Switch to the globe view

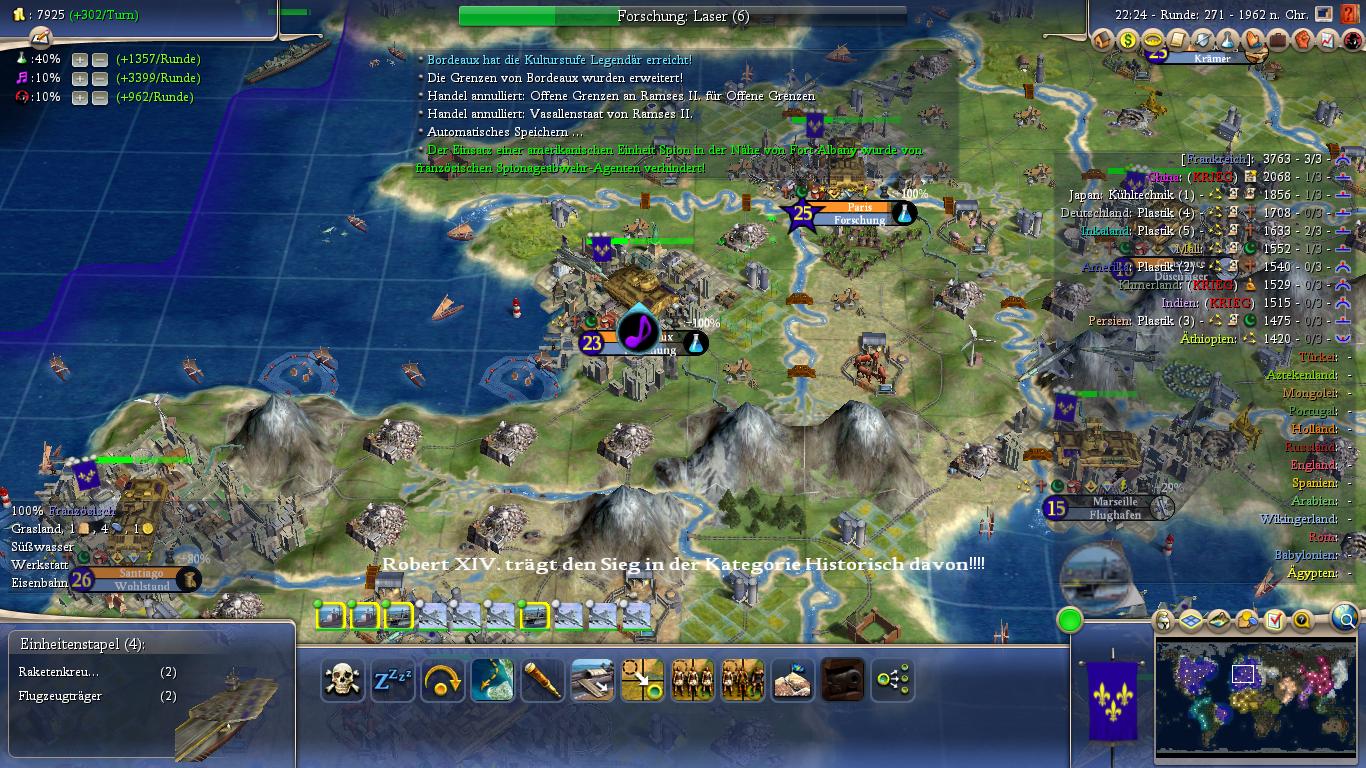(x=1347, y=619)
